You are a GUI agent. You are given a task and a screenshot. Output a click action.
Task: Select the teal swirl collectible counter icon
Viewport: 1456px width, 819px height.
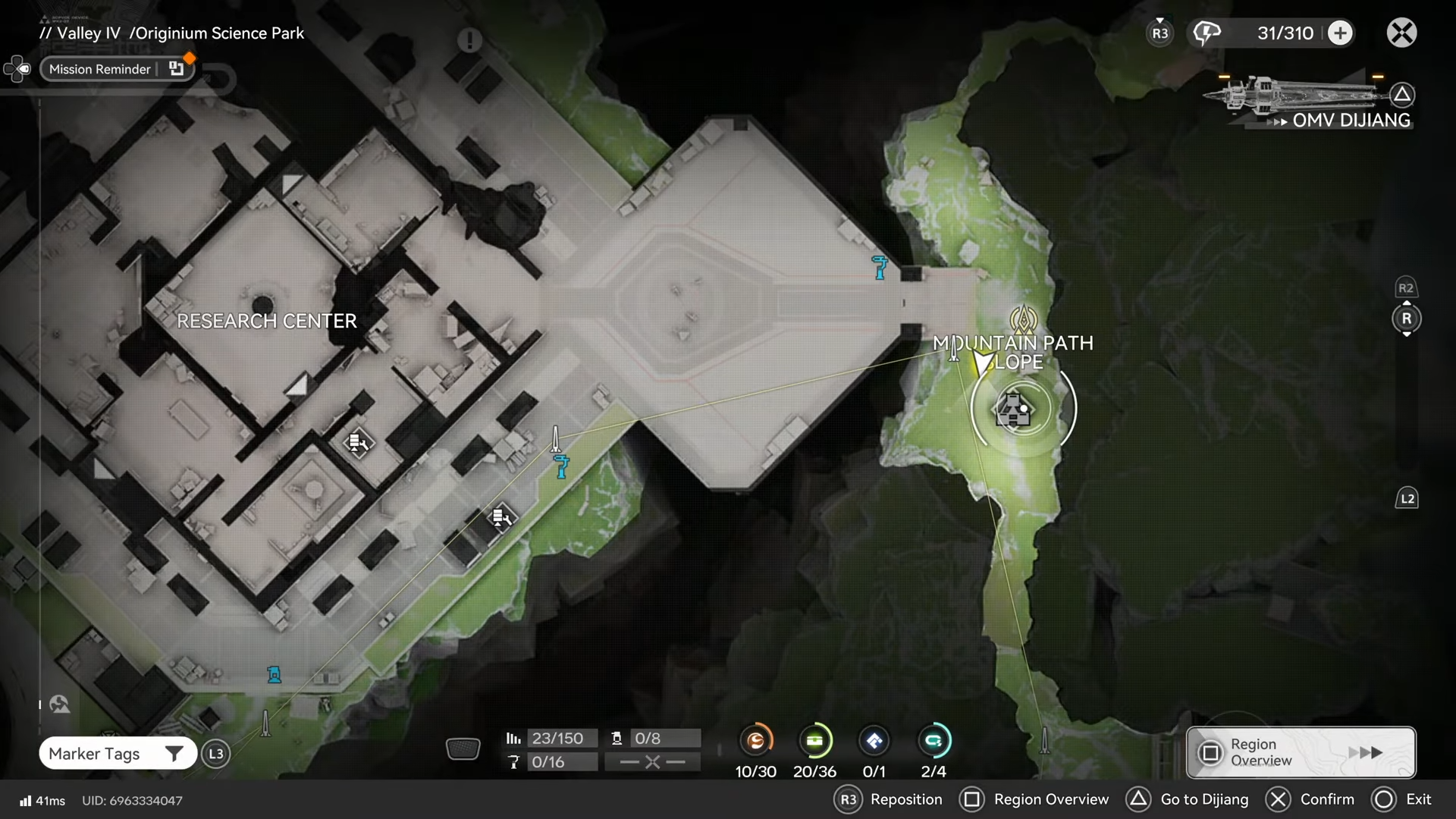point(934,741)
